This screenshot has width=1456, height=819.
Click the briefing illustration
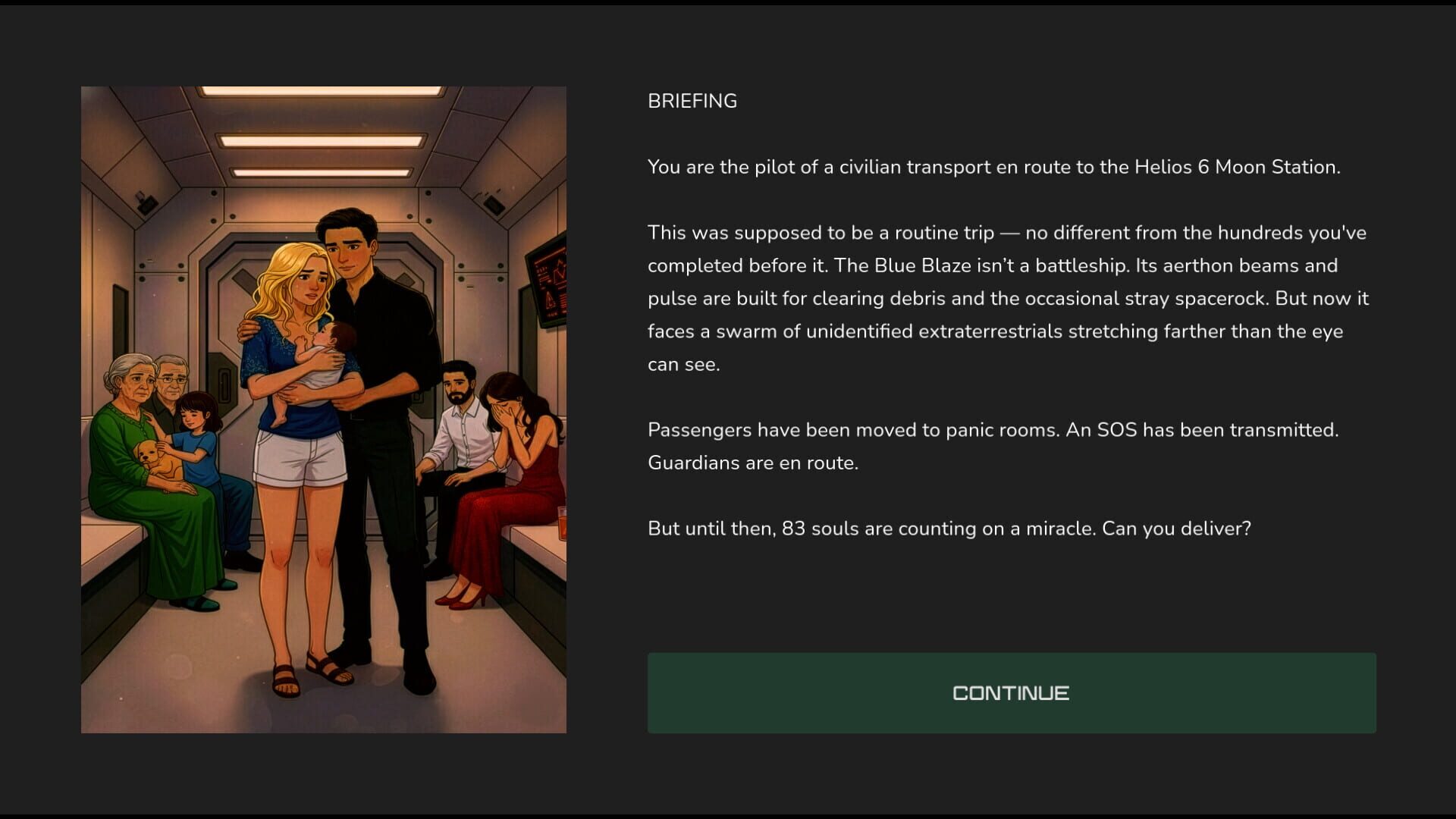pos(323,409)
